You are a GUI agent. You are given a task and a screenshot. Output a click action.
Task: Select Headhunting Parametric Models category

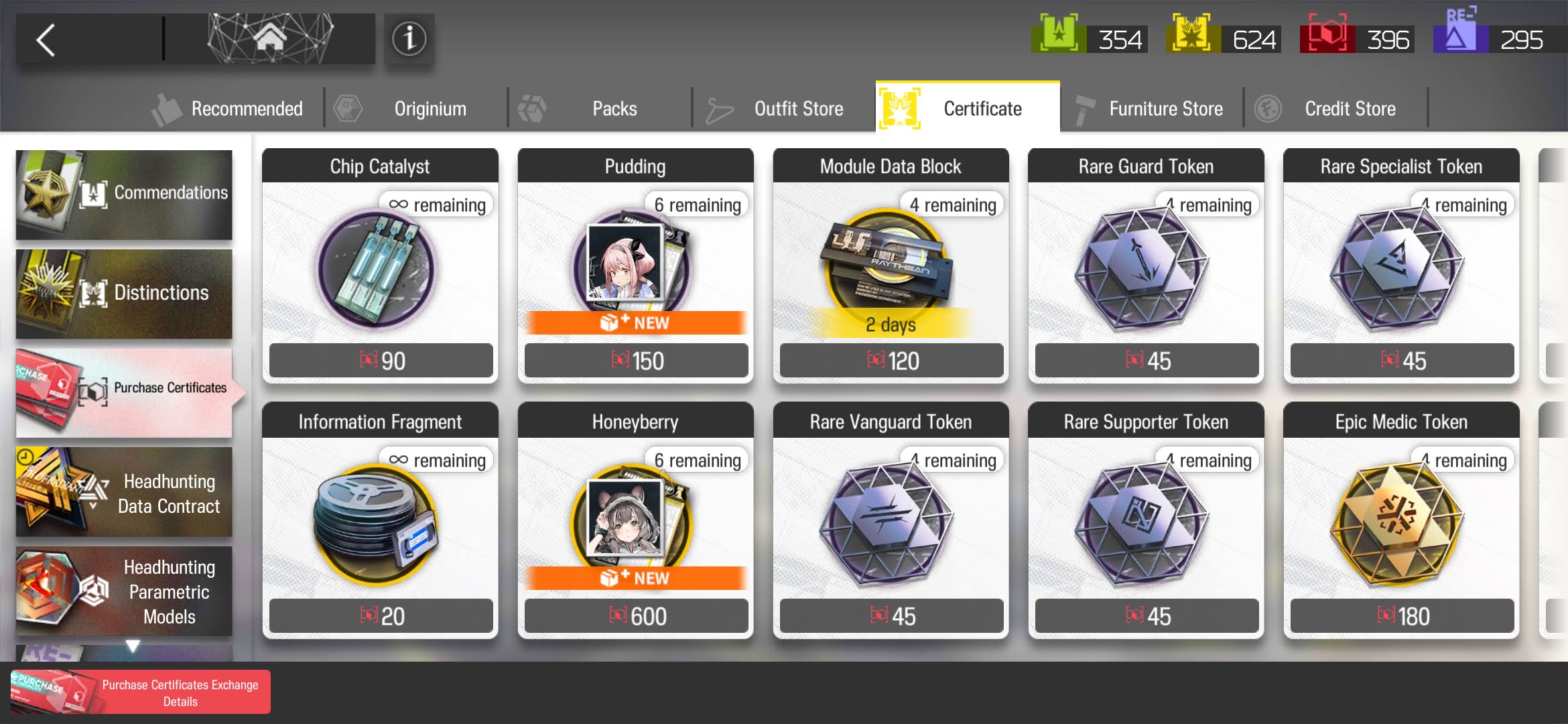point(124,591)
